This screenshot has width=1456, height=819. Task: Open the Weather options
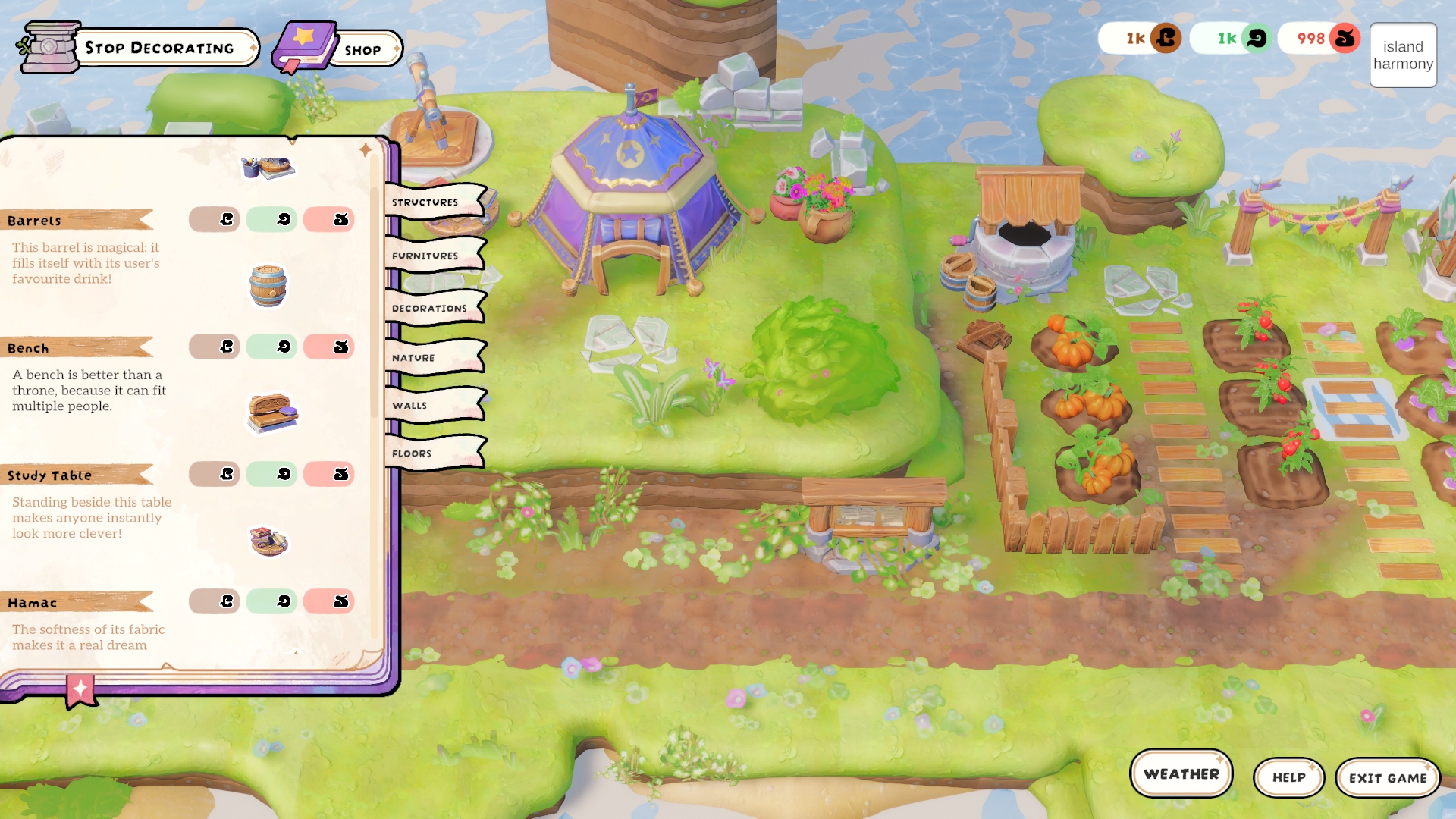(x=1181, y=774)
